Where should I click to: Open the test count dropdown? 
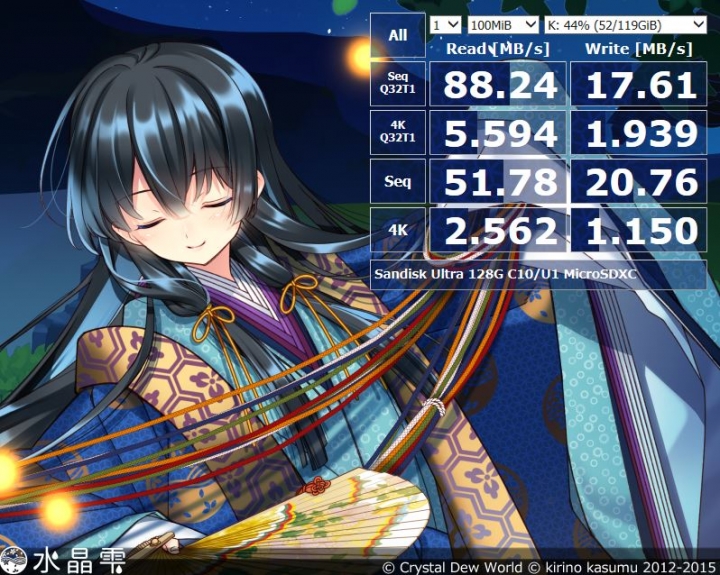[x=445, y=24]
